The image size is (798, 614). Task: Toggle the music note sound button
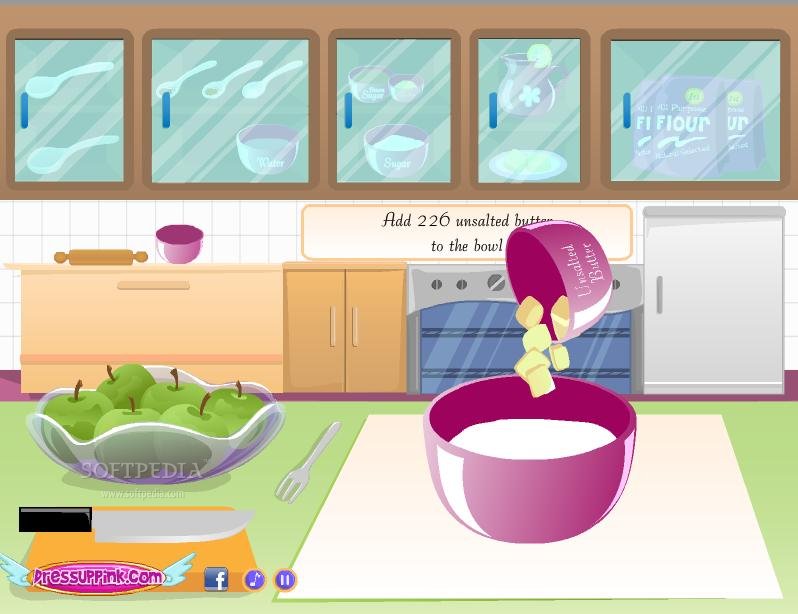pos(255,579)
